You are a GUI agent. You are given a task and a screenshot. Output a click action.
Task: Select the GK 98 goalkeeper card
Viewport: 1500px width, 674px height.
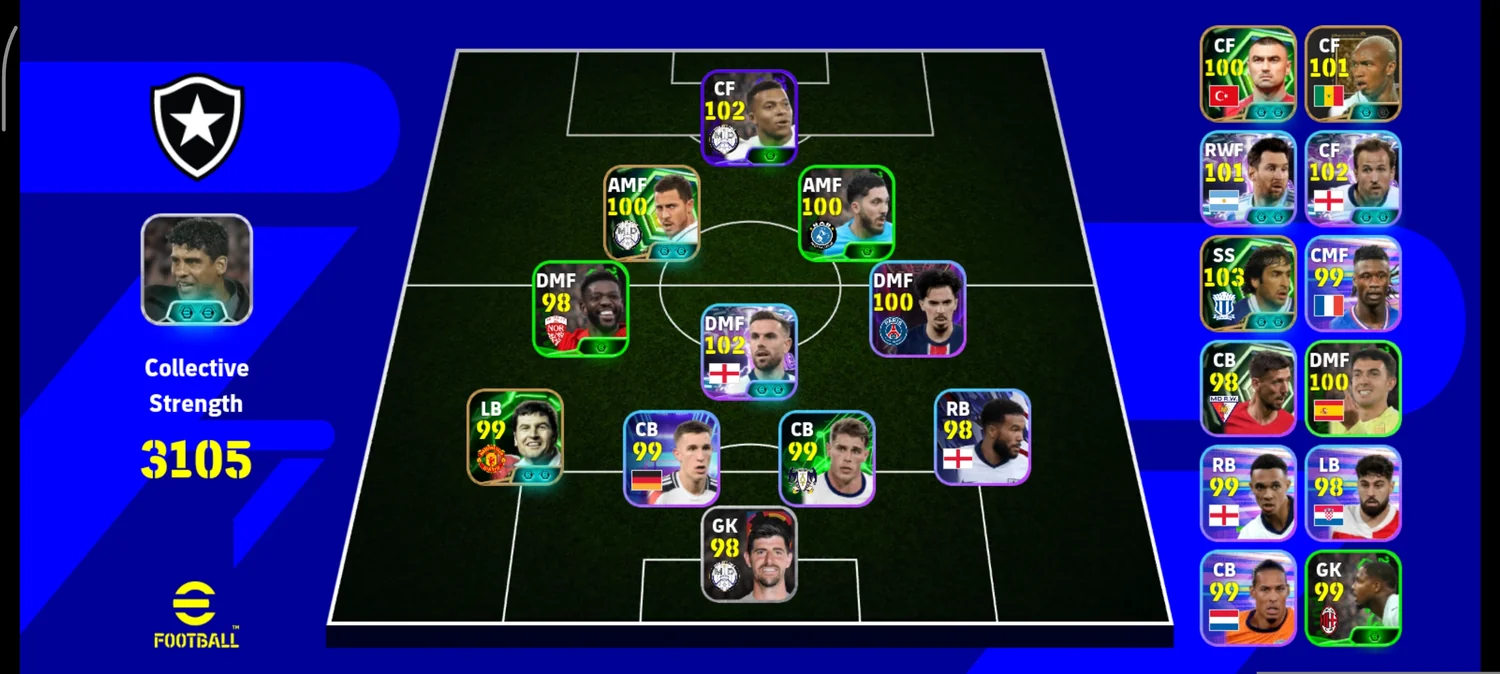(749, 554)
